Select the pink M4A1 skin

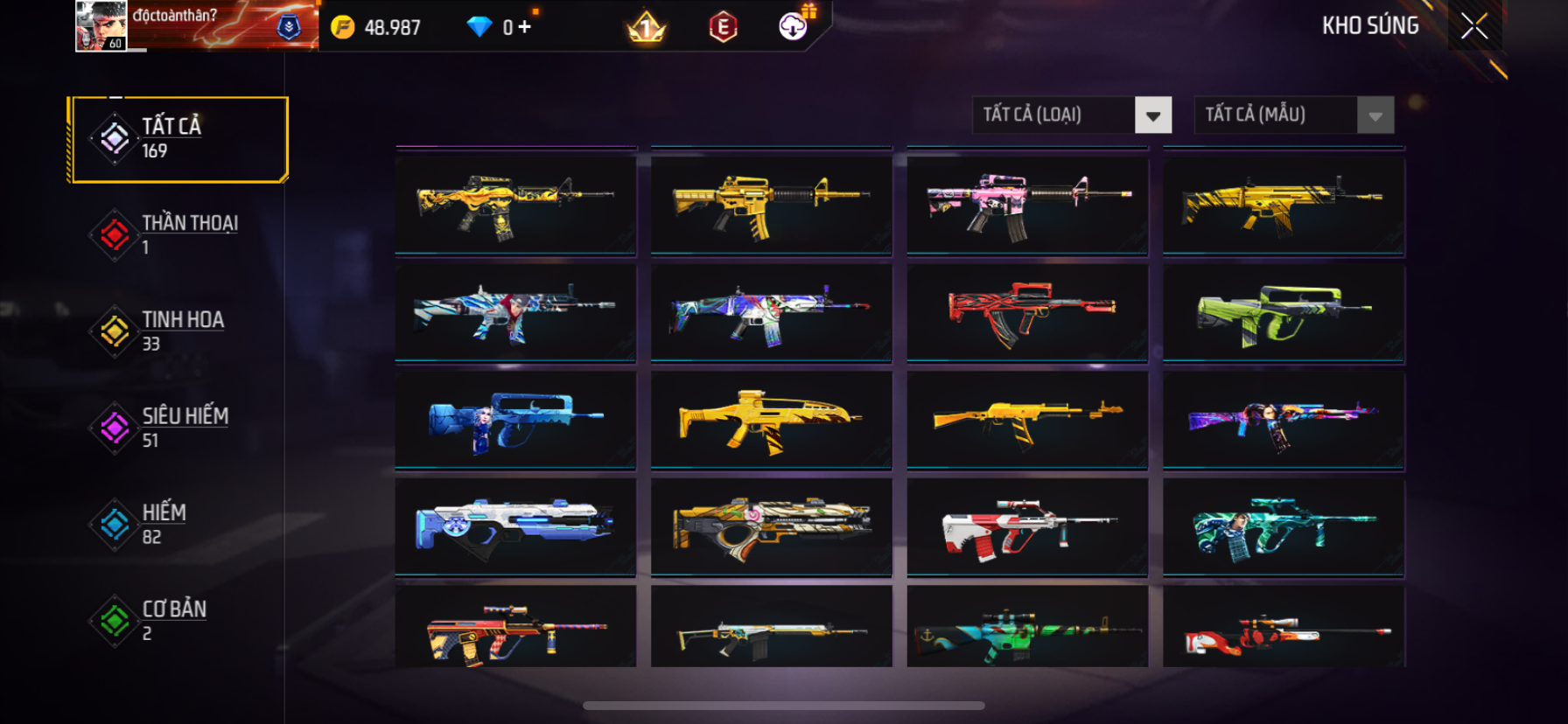(x=1027, y=206)
